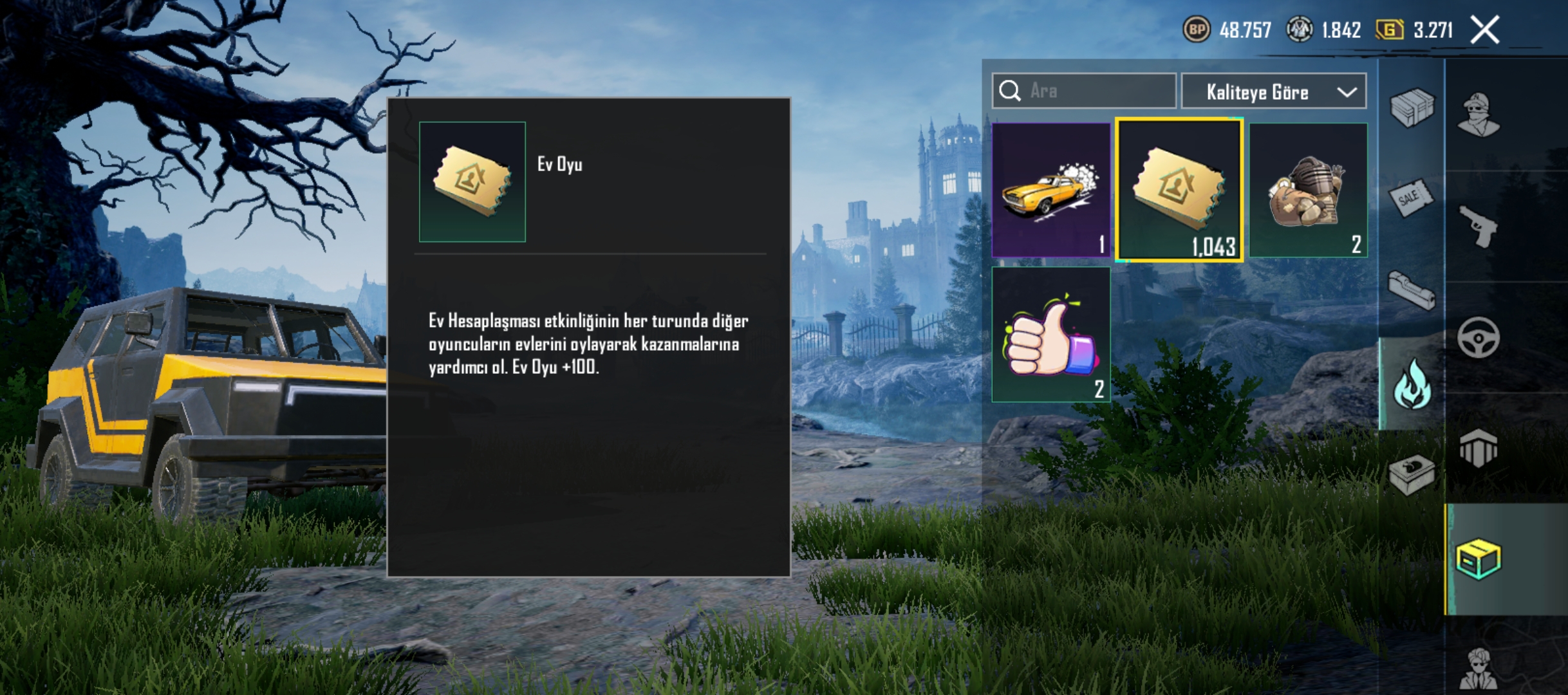This screenshot has width=1568, height=695.
Task: Show the box with apple sub-category
Action: (x=1412, y=475)
